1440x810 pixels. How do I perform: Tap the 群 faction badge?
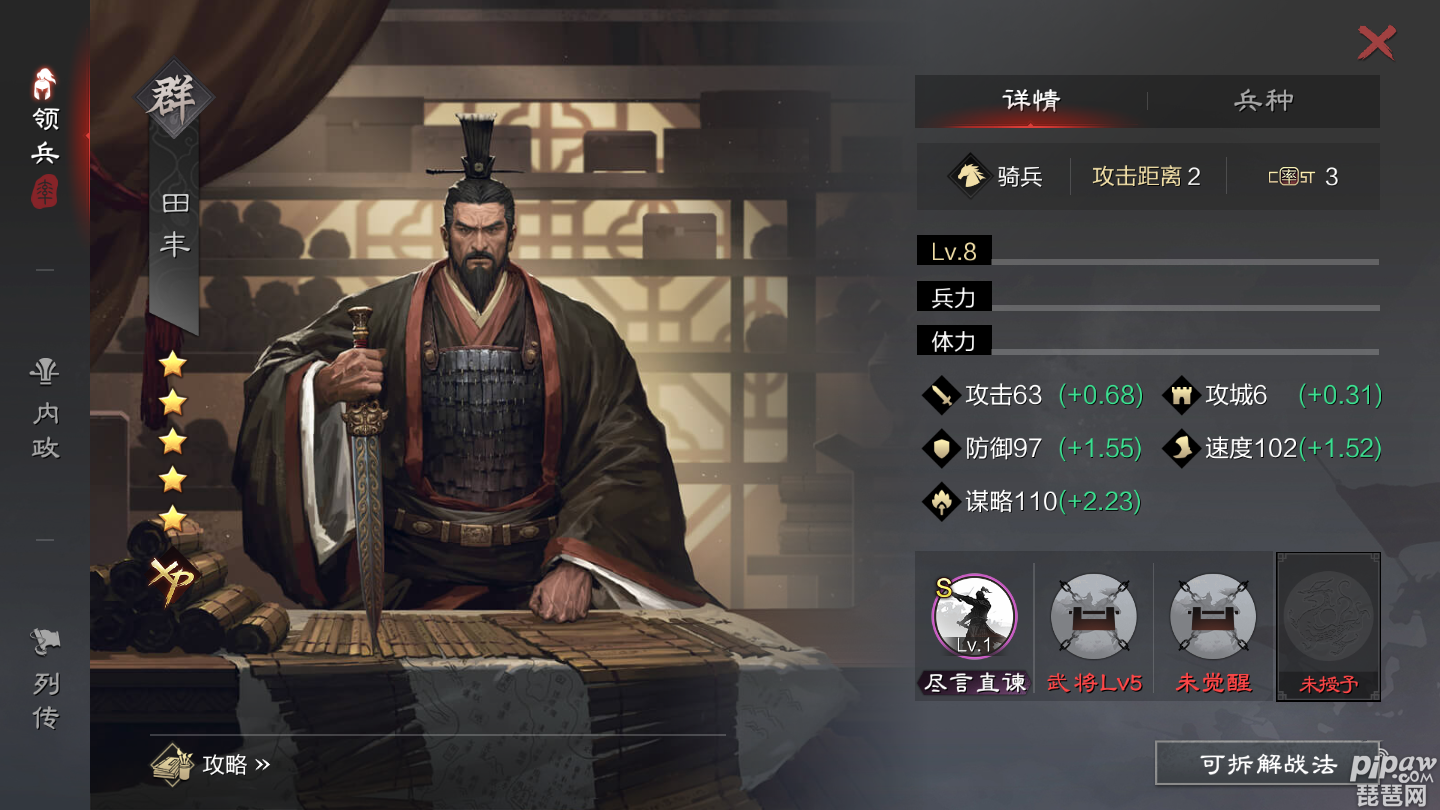(x=174, y=99)
